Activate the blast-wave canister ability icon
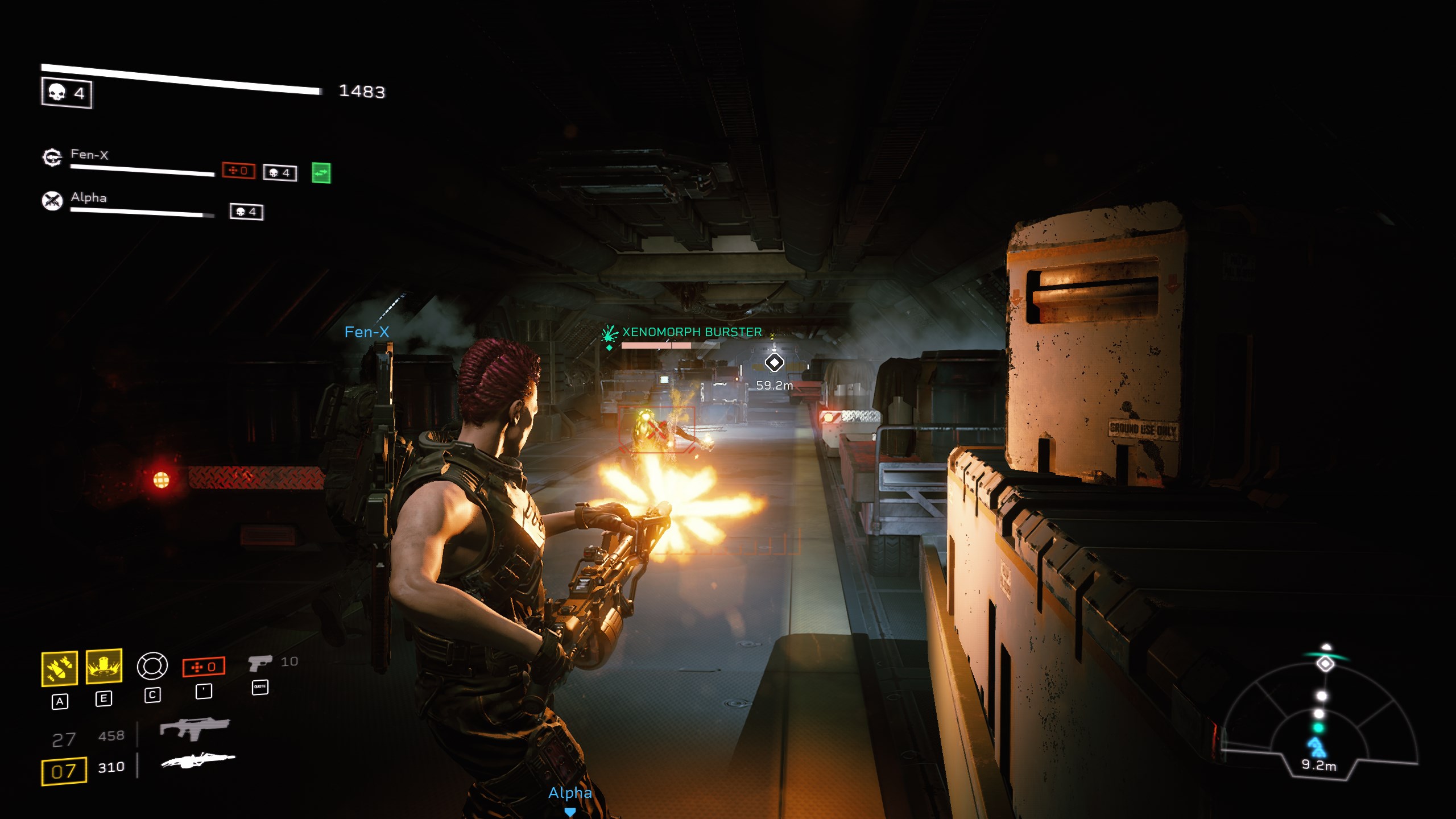The image size is (1456, 819). [x=104, y=665]
